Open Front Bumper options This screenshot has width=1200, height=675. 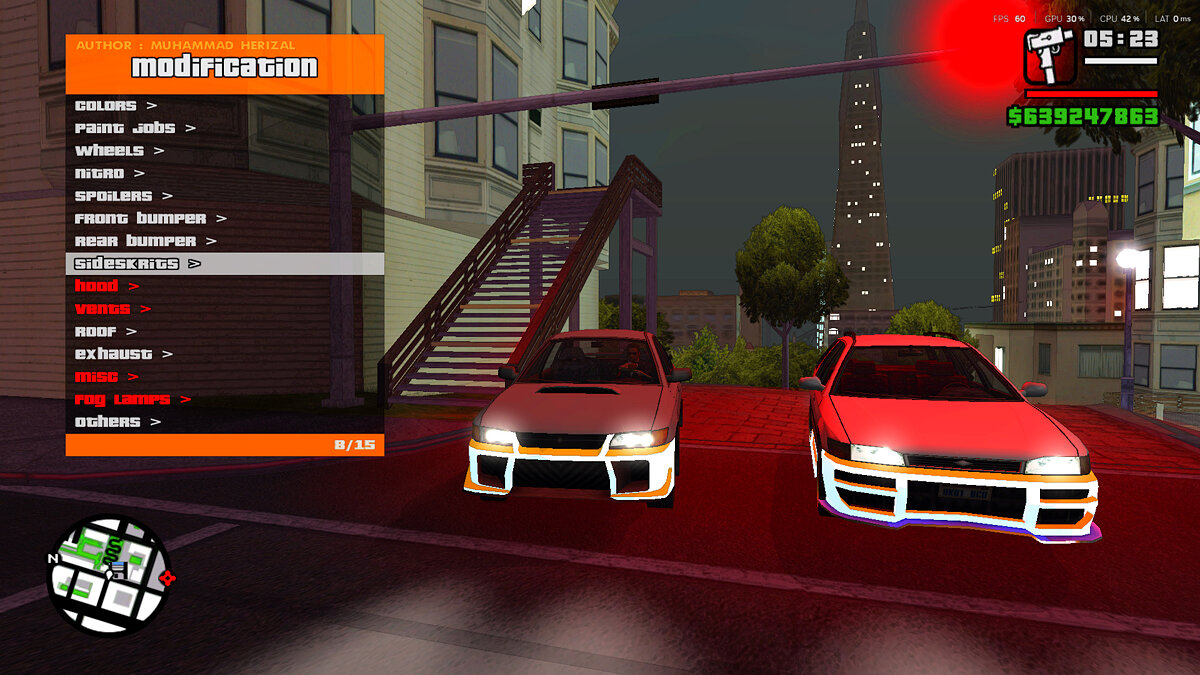pos(150,218)
